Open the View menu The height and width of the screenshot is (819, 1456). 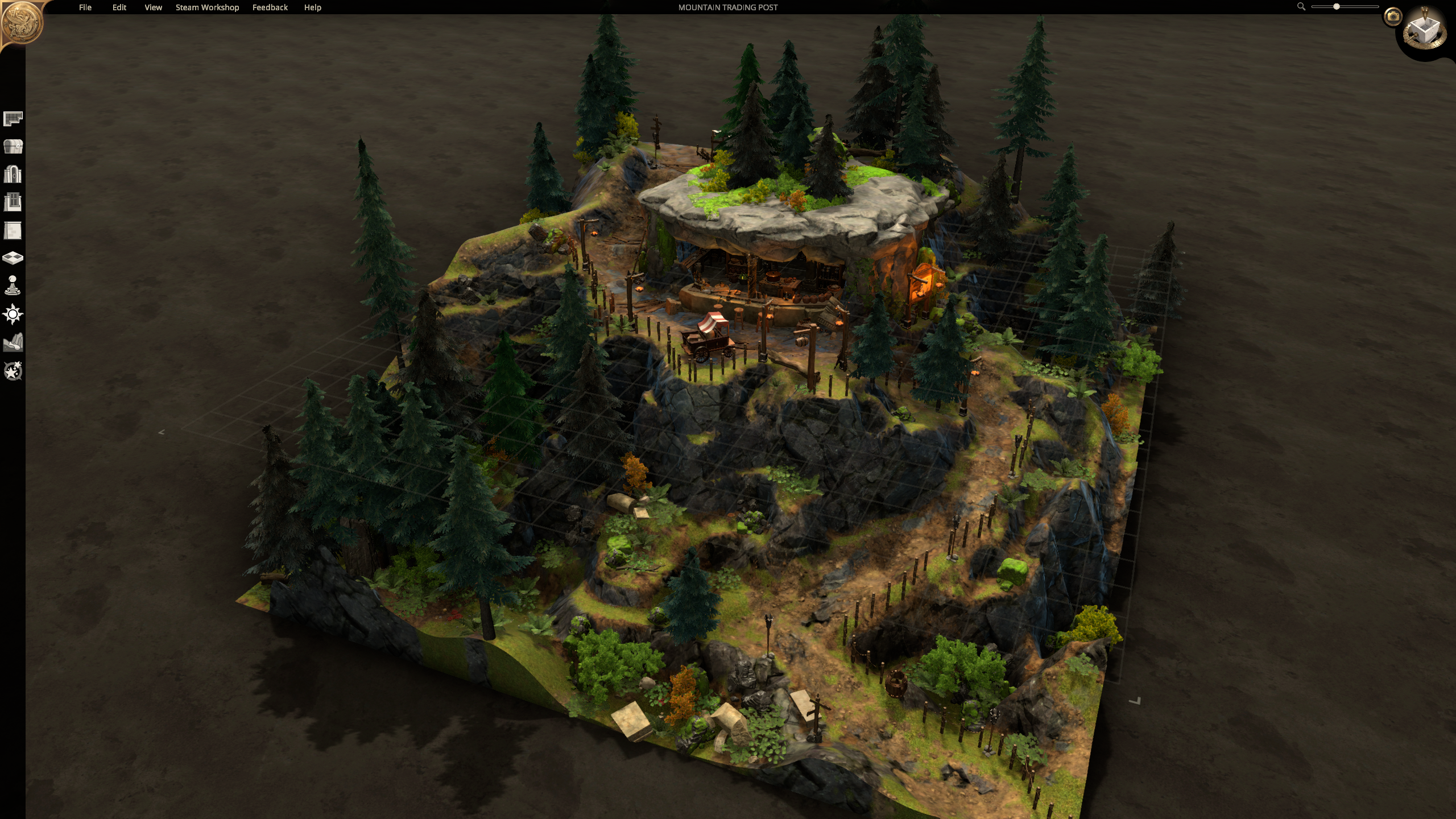(x=153, y=7)
